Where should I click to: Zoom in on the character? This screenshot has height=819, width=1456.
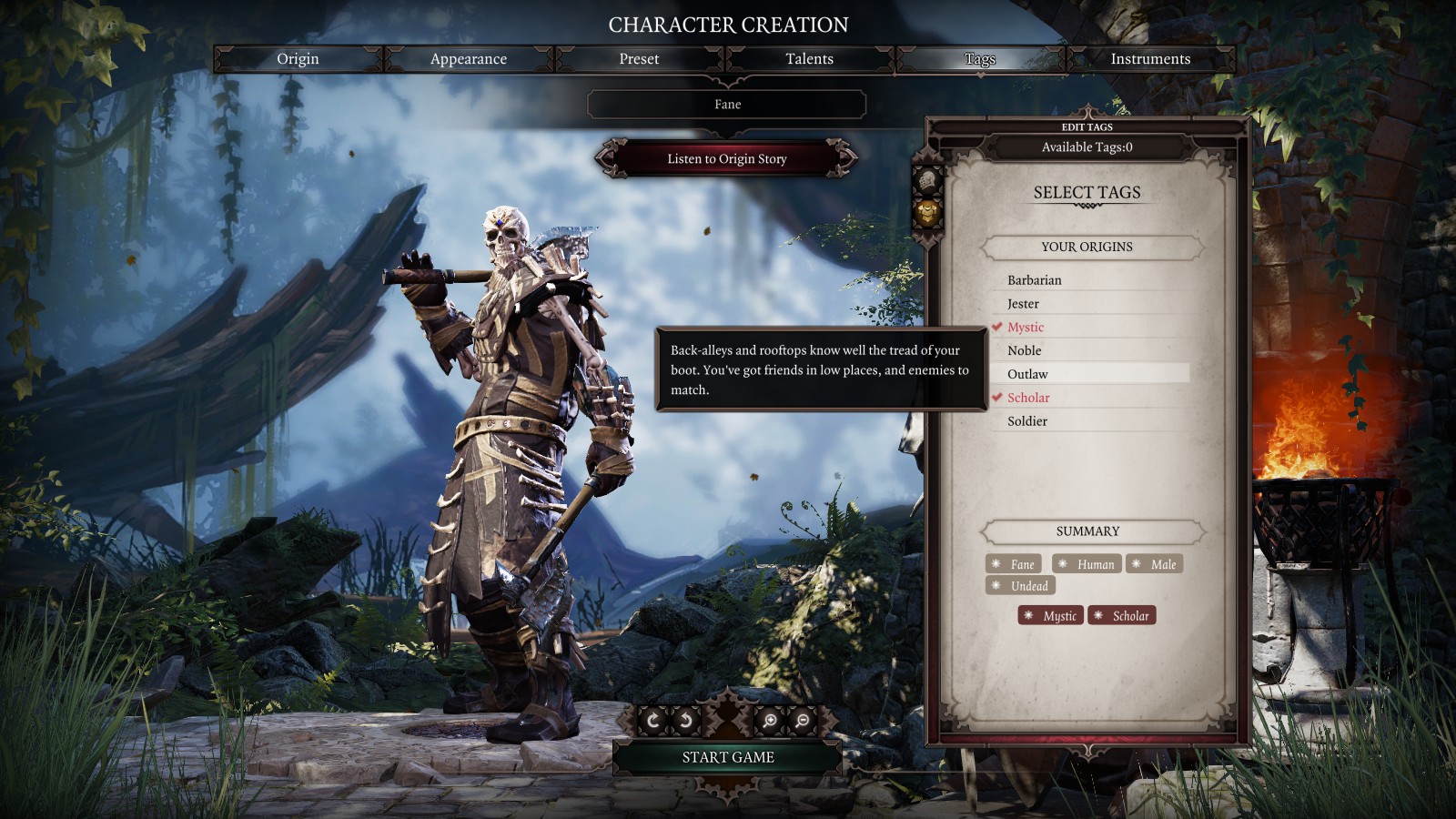[770, 721]
